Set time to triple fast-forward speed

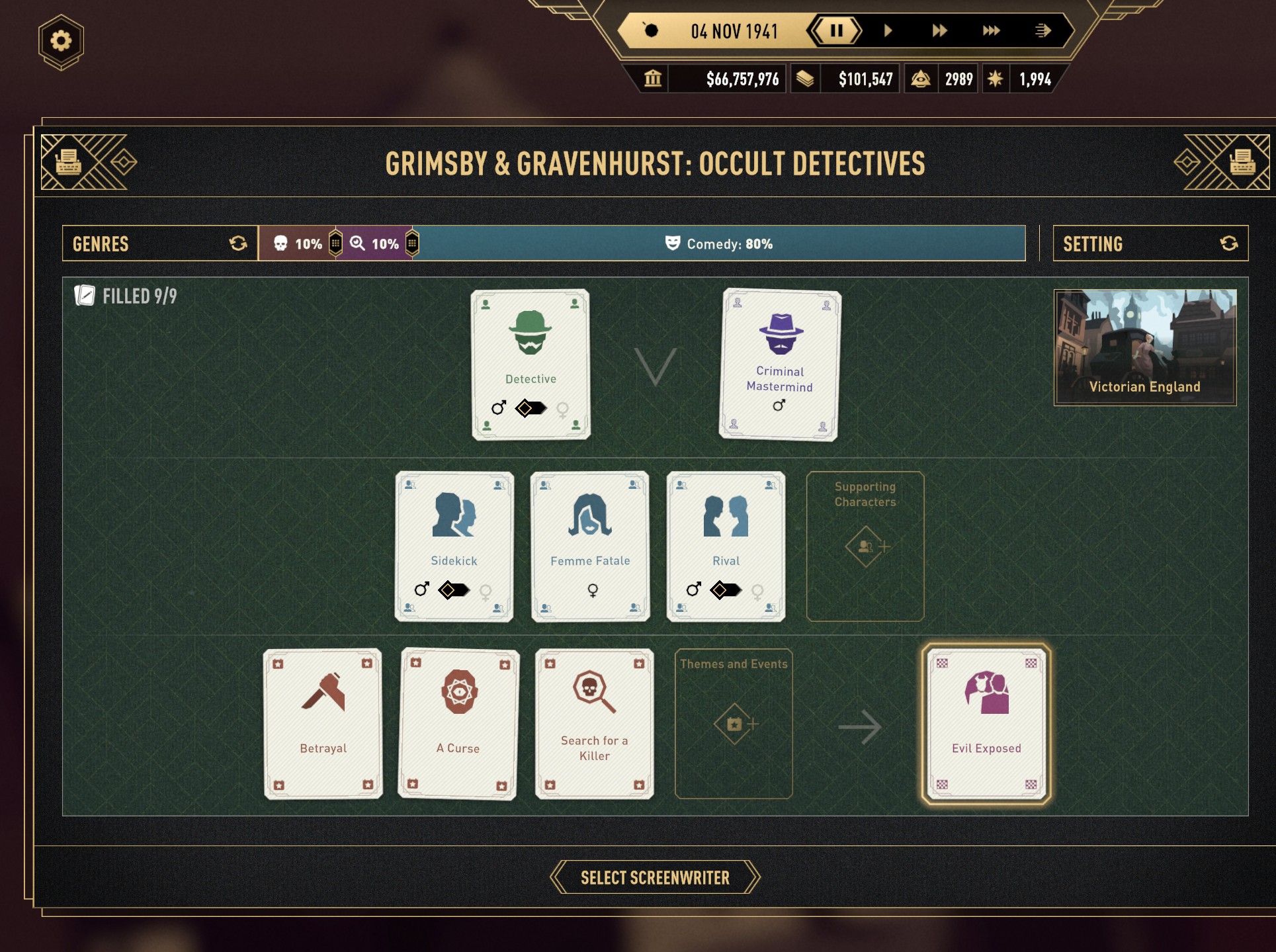(990, 30)
